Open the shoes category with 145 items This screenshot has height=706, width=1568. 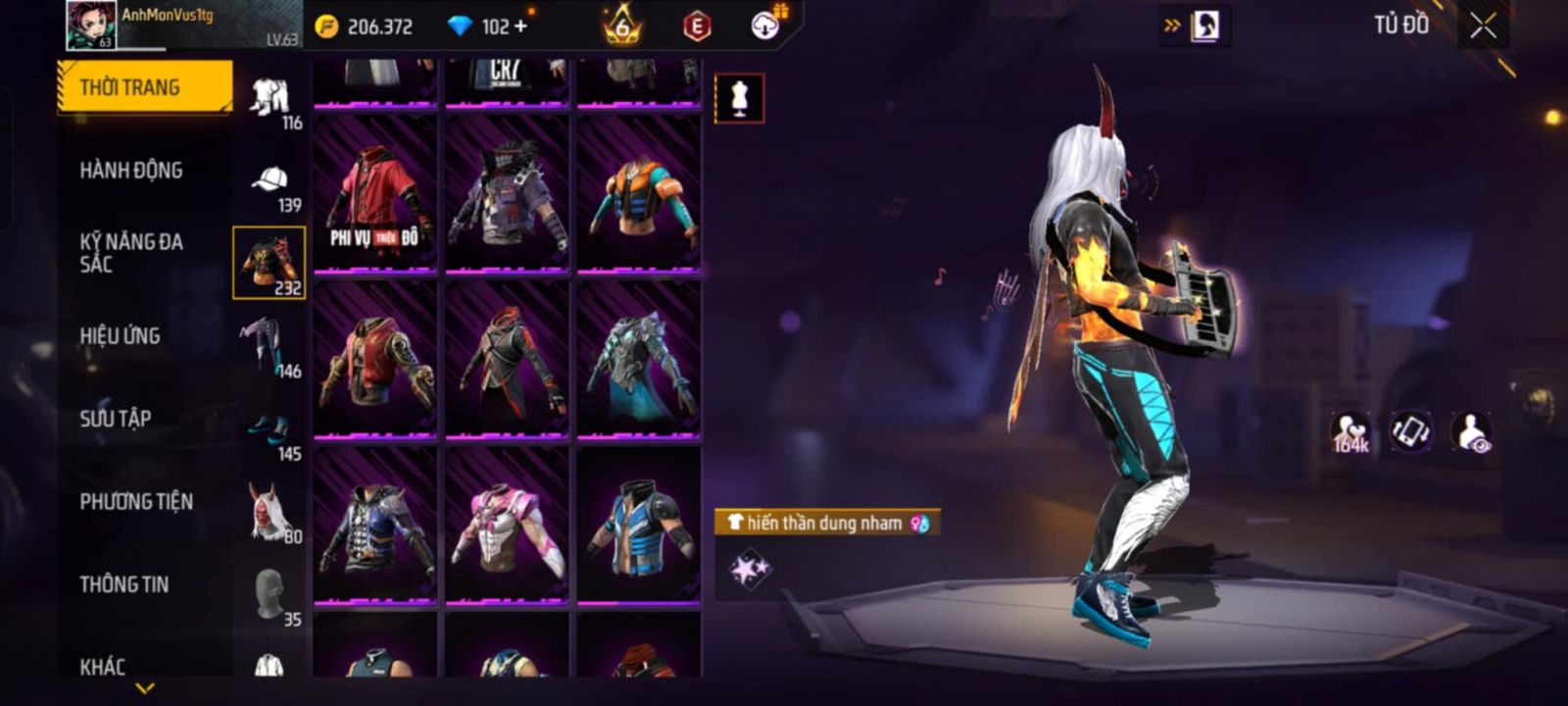[x=269, y=431]
